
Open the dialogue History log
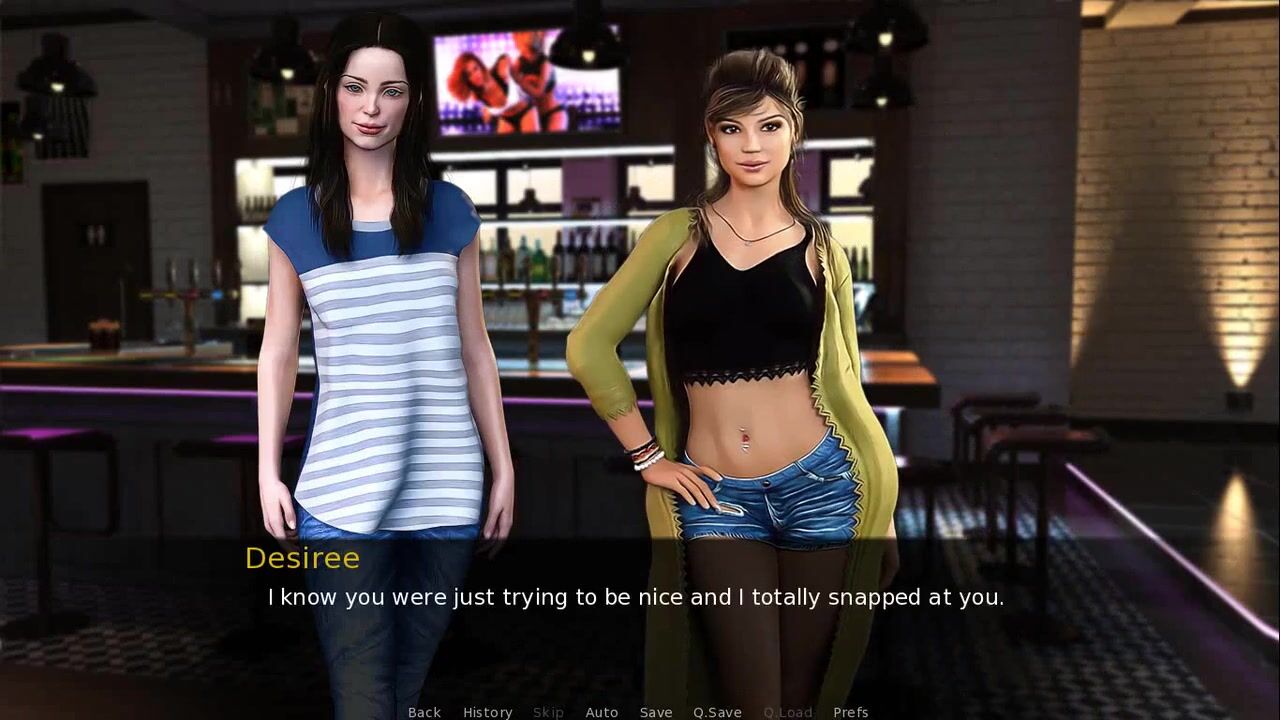[x=487, y=712]
